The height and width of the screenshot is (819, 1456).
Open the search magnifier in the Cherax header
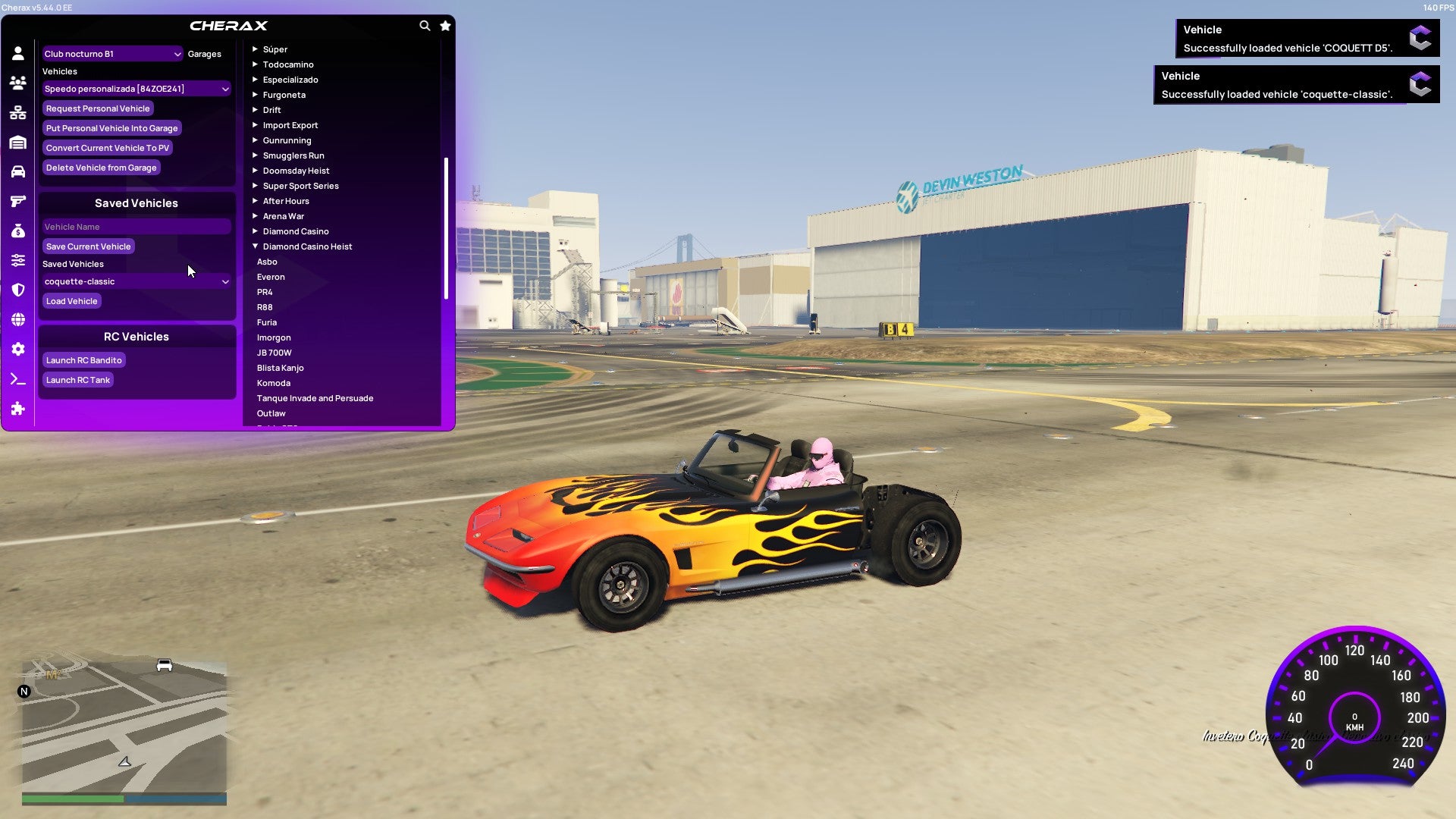(x=425, y=25)
